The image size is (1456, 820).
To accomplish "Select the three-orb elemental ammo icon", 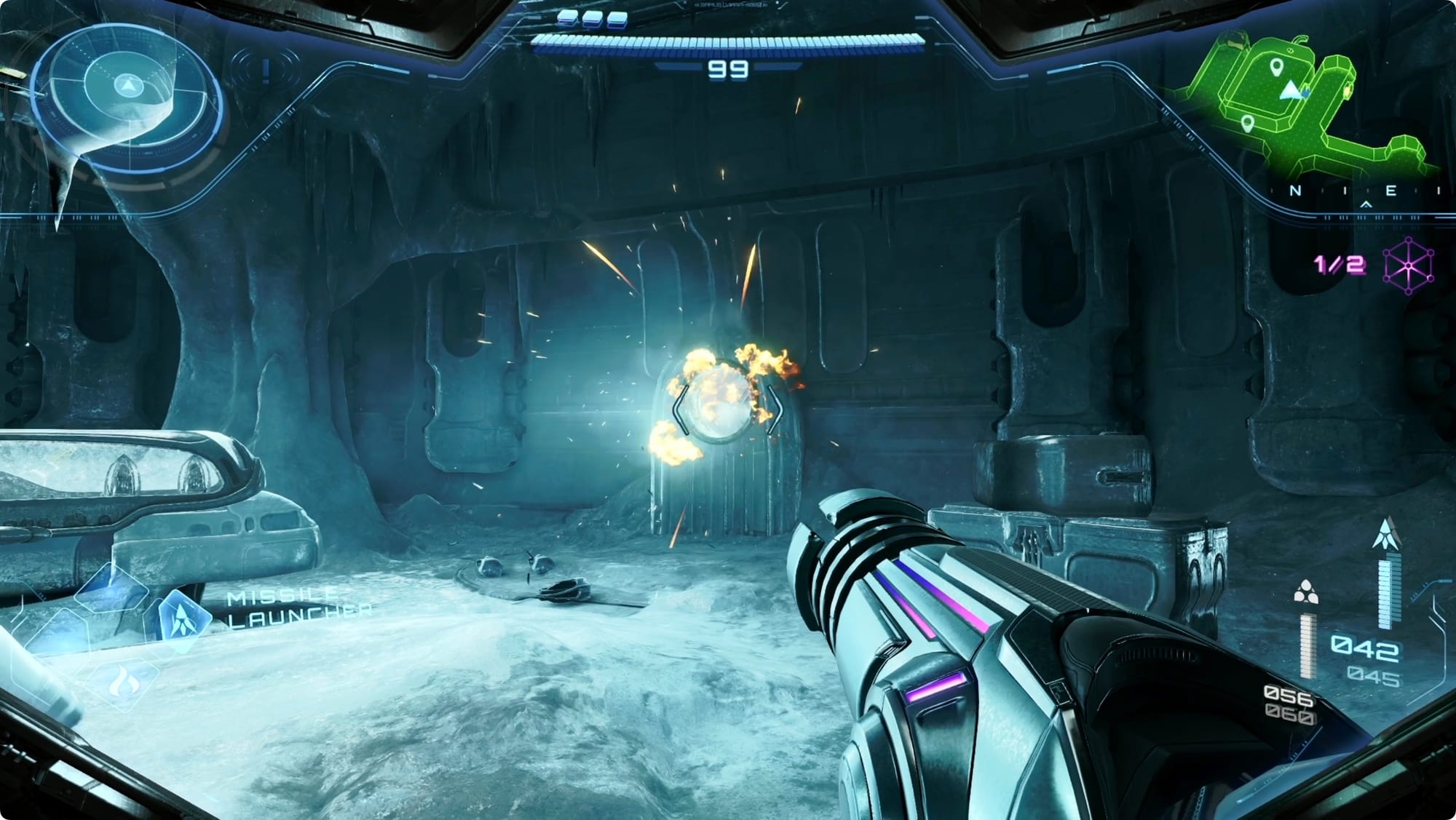I will (1306, 592).
